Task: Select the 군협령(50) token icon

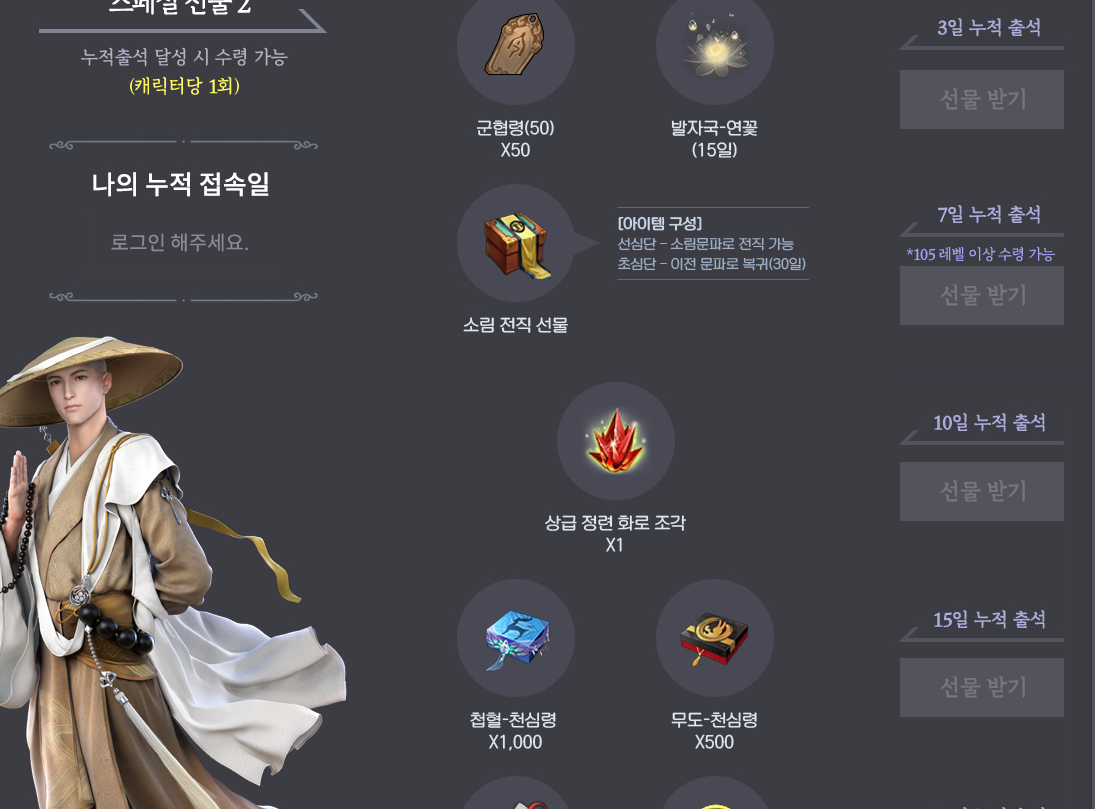Action: (515, 46)
